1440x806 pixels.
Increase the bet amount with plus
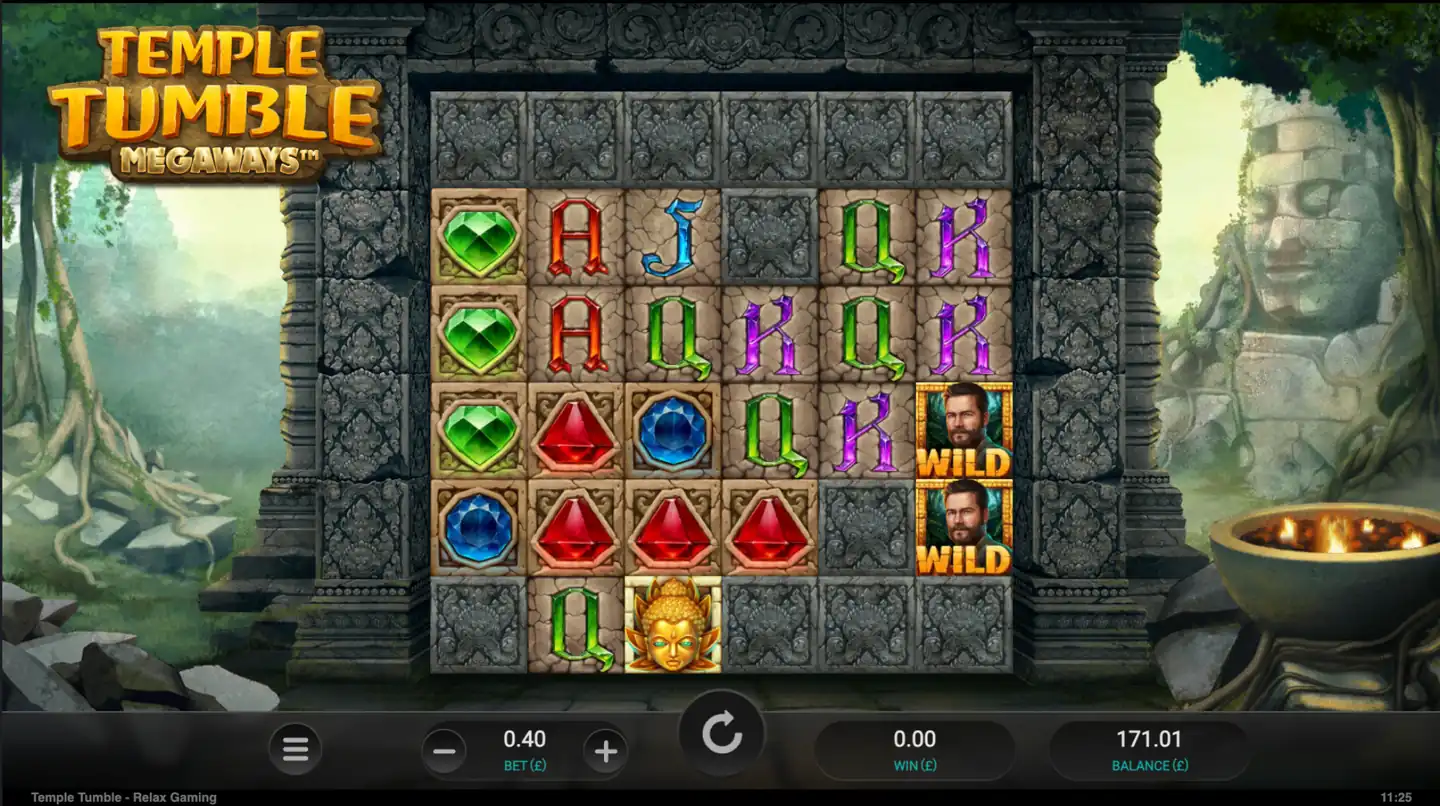[608, 751]
